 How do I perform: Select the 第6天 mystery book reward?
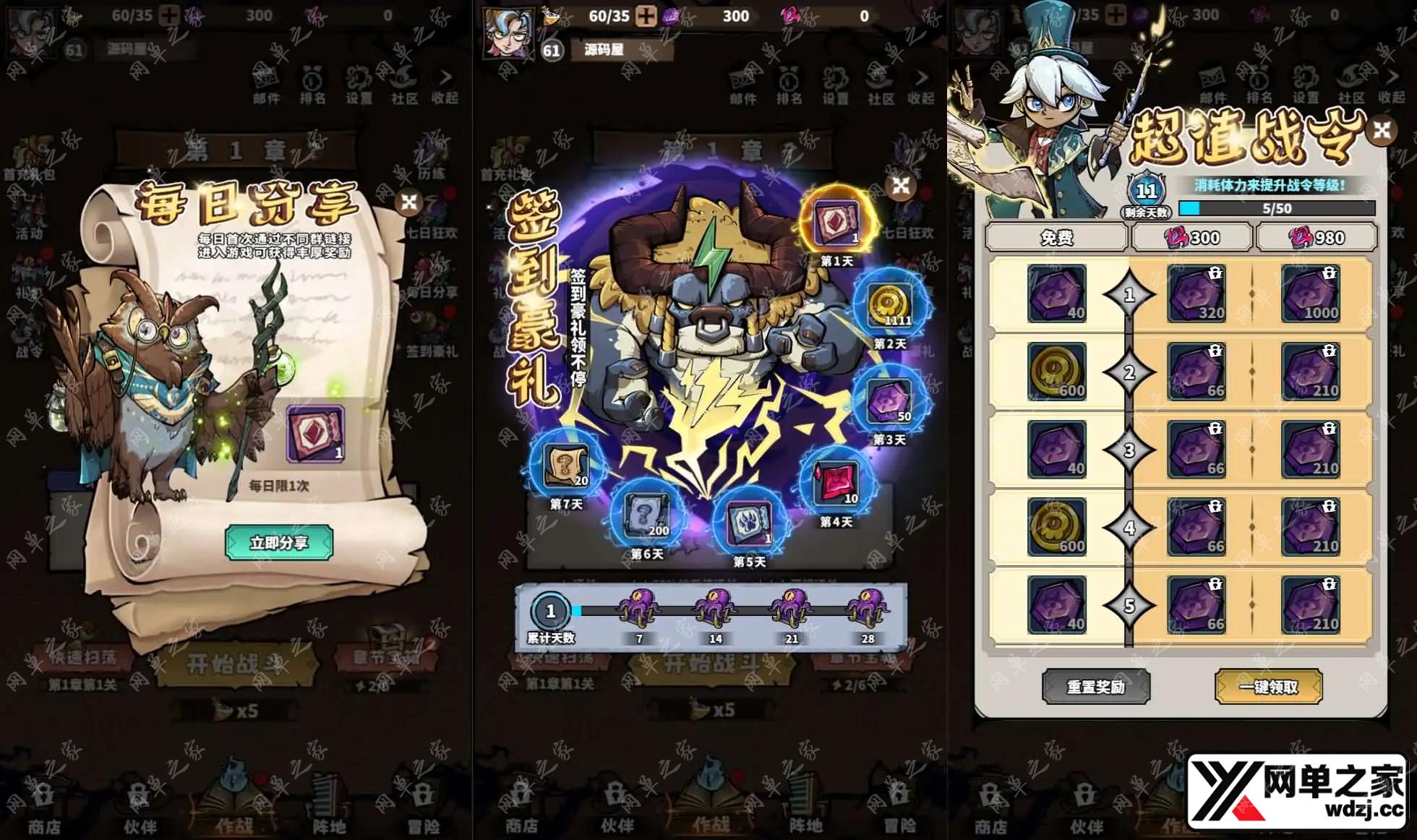pos(646,515)
